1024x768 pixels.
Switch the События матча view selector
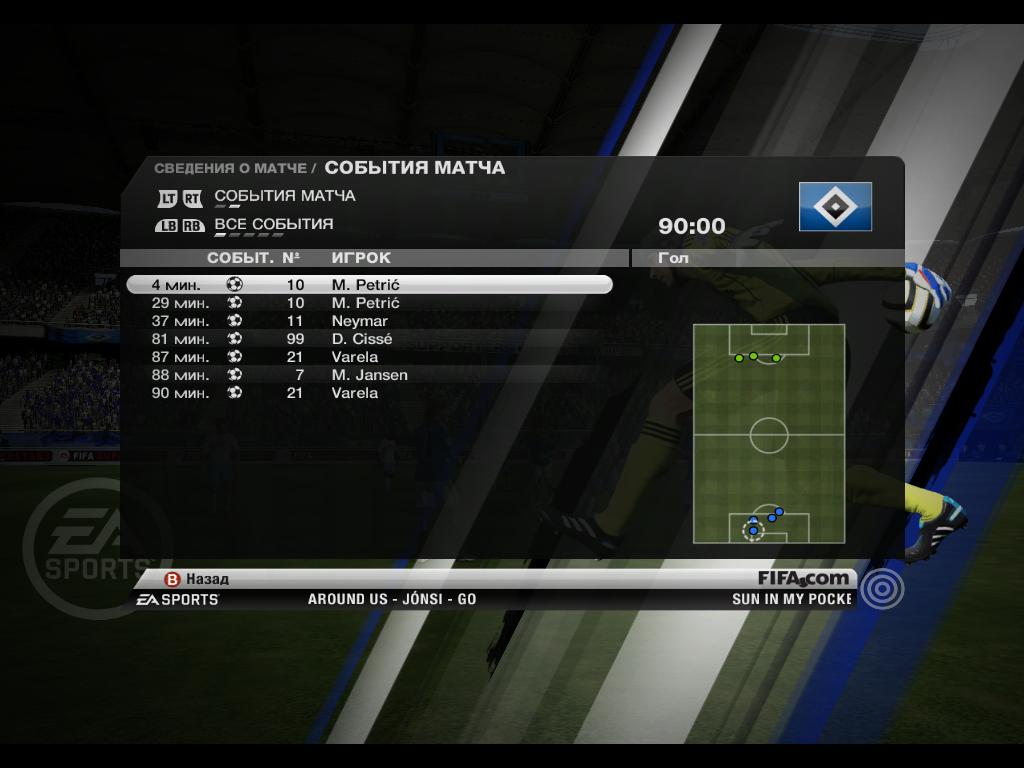tap(284, 196)
